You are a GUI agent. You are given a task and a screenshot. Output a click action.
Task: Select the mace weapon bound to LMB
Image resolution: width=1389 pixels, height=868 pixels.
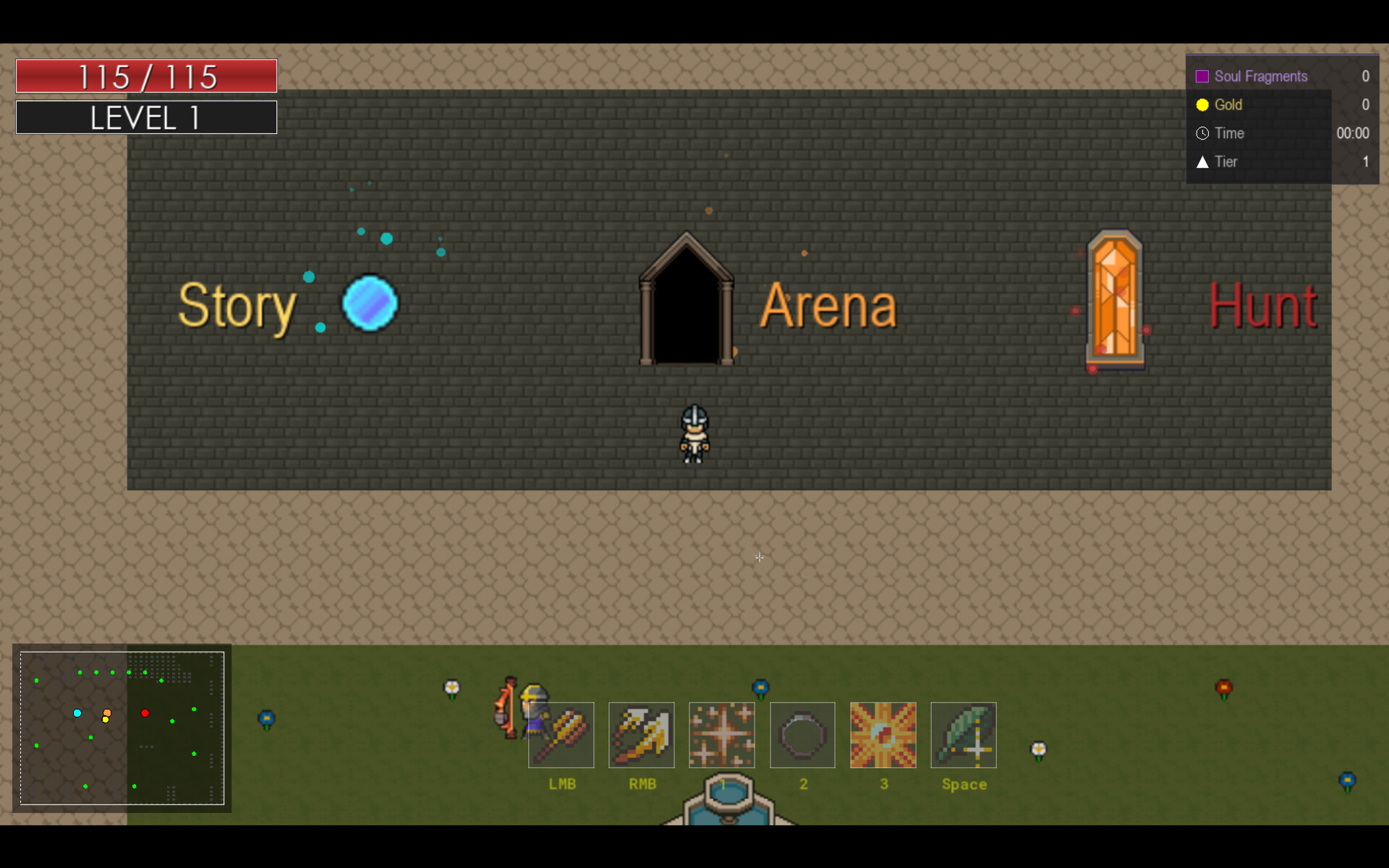[561, 735]
